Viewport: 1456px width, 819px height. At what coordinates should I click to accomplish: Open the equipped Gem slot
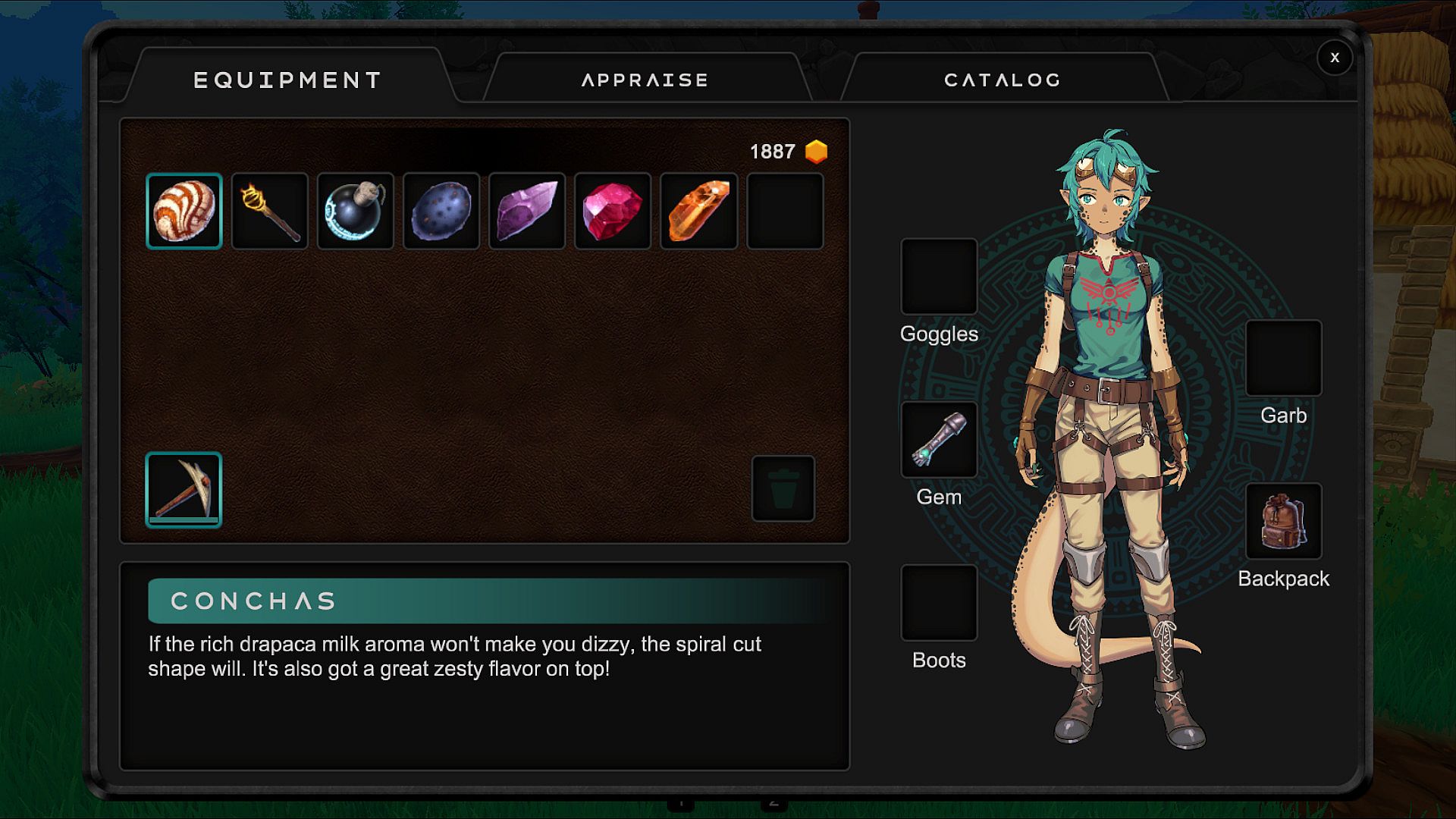pos(939,440)
